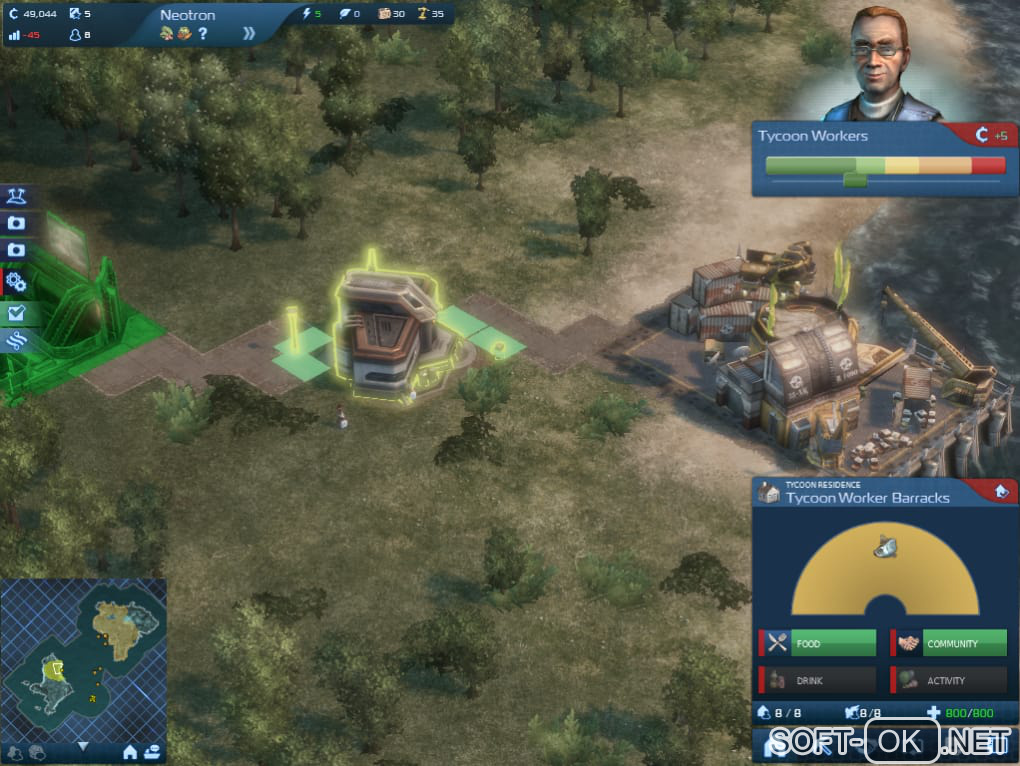Click the ship icon below the minimap

(x=152, y=751)
